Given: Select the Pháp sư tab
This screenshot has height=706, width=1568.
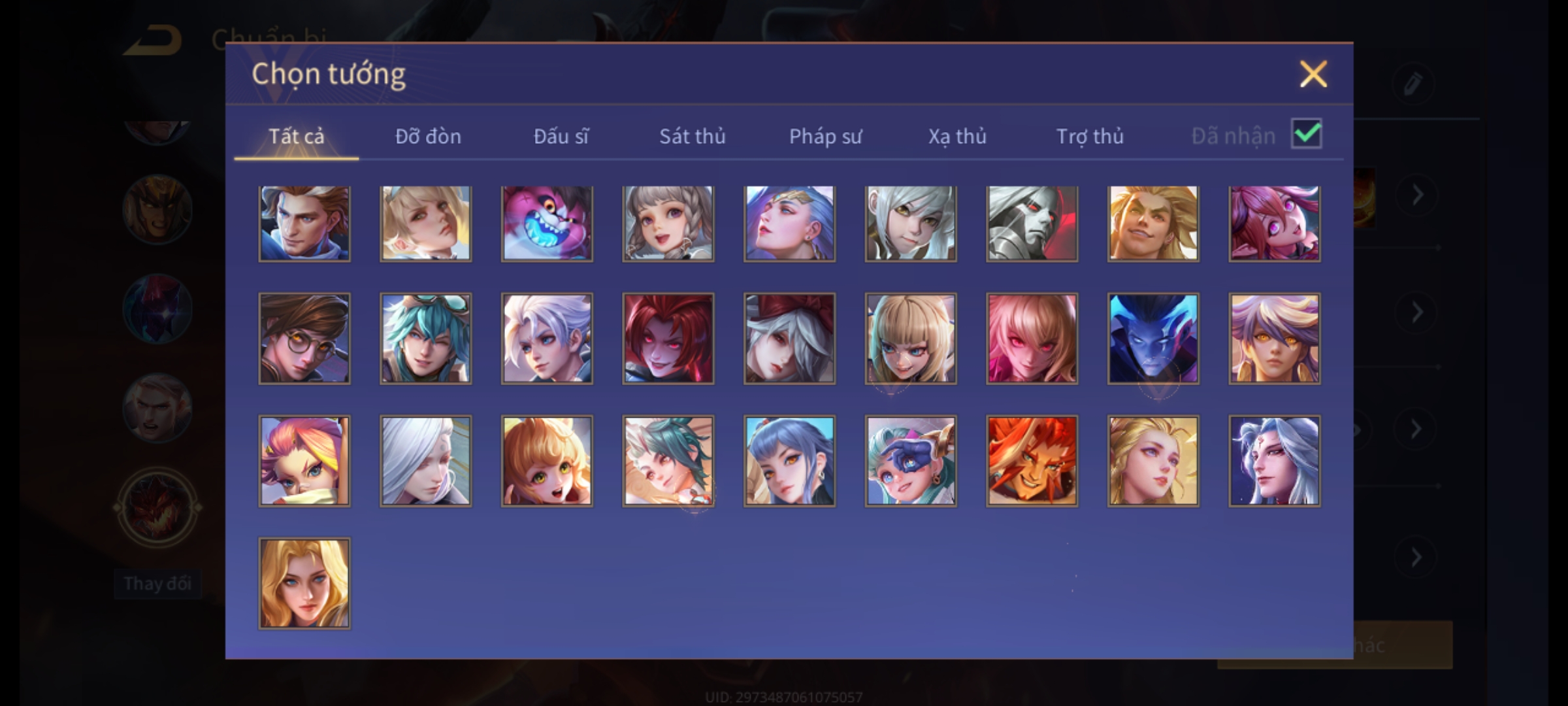Looking at the screenshot, I should point(825,136).
